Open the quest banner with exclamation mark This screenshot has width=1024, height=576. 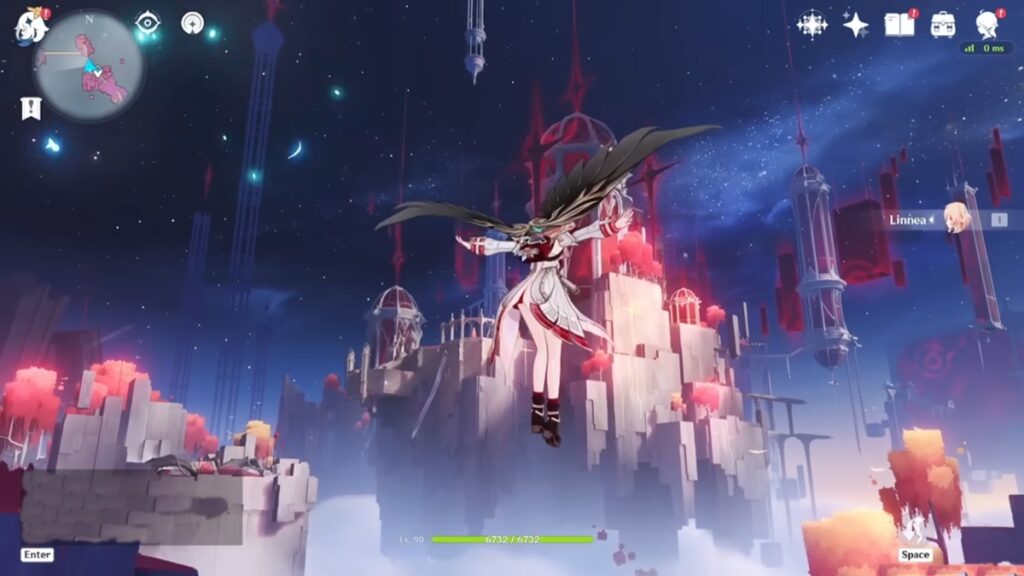[x=31, y=107]
